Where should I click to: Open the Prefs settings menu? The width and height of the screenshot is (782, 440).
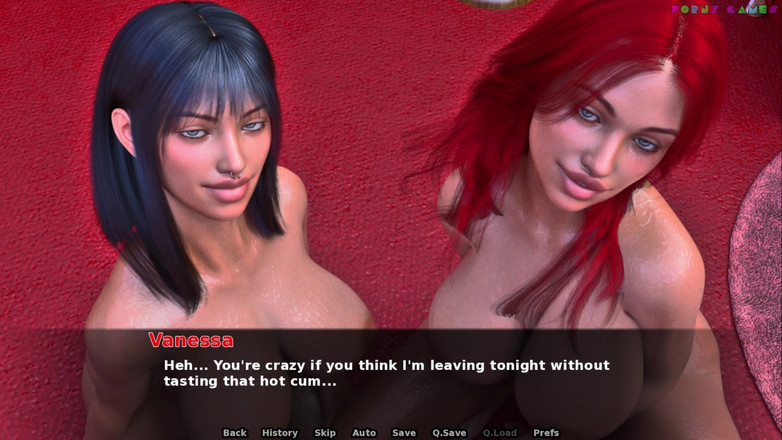pos(546,433)
